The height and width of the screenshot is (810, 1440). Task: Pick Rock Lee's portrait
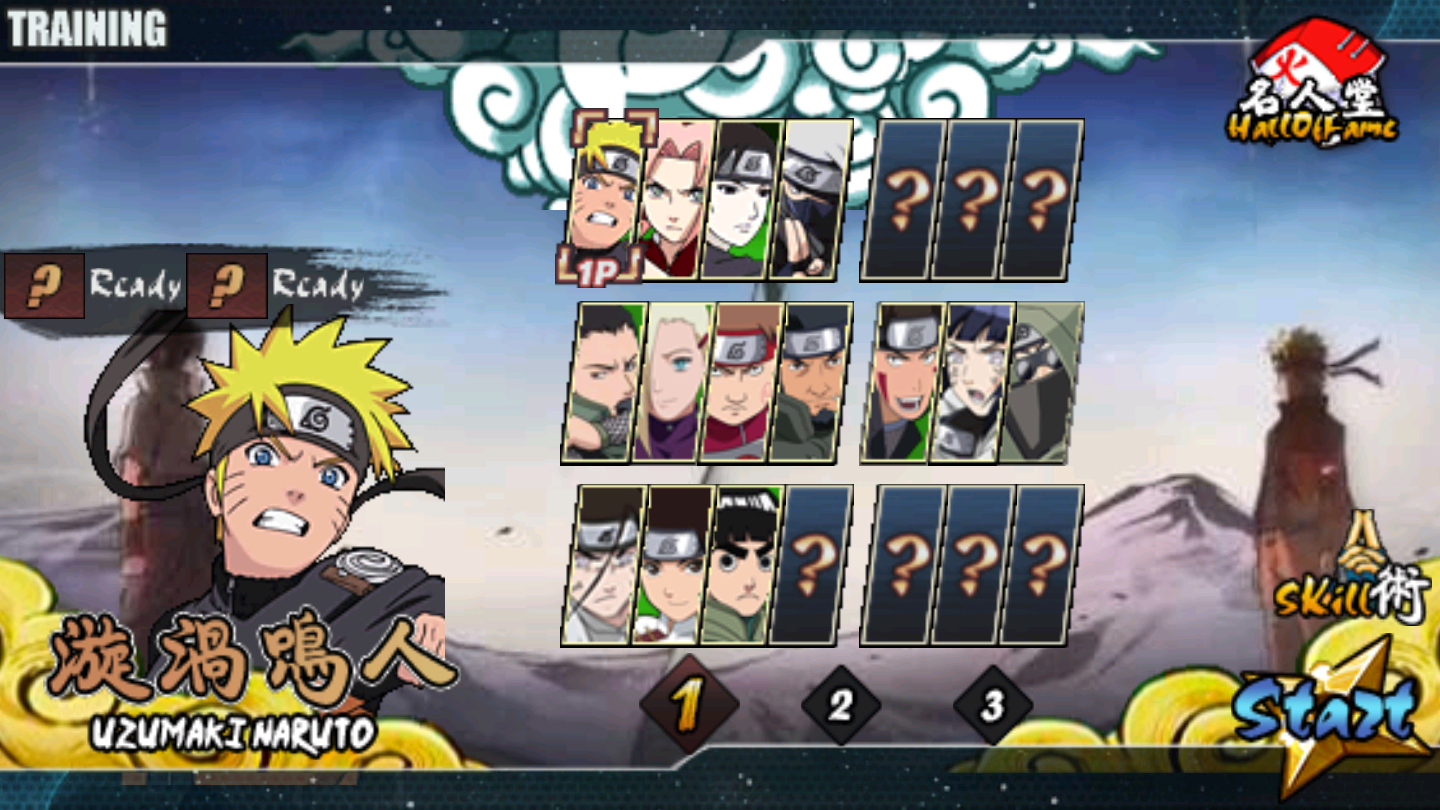click(x=741, y=565)
